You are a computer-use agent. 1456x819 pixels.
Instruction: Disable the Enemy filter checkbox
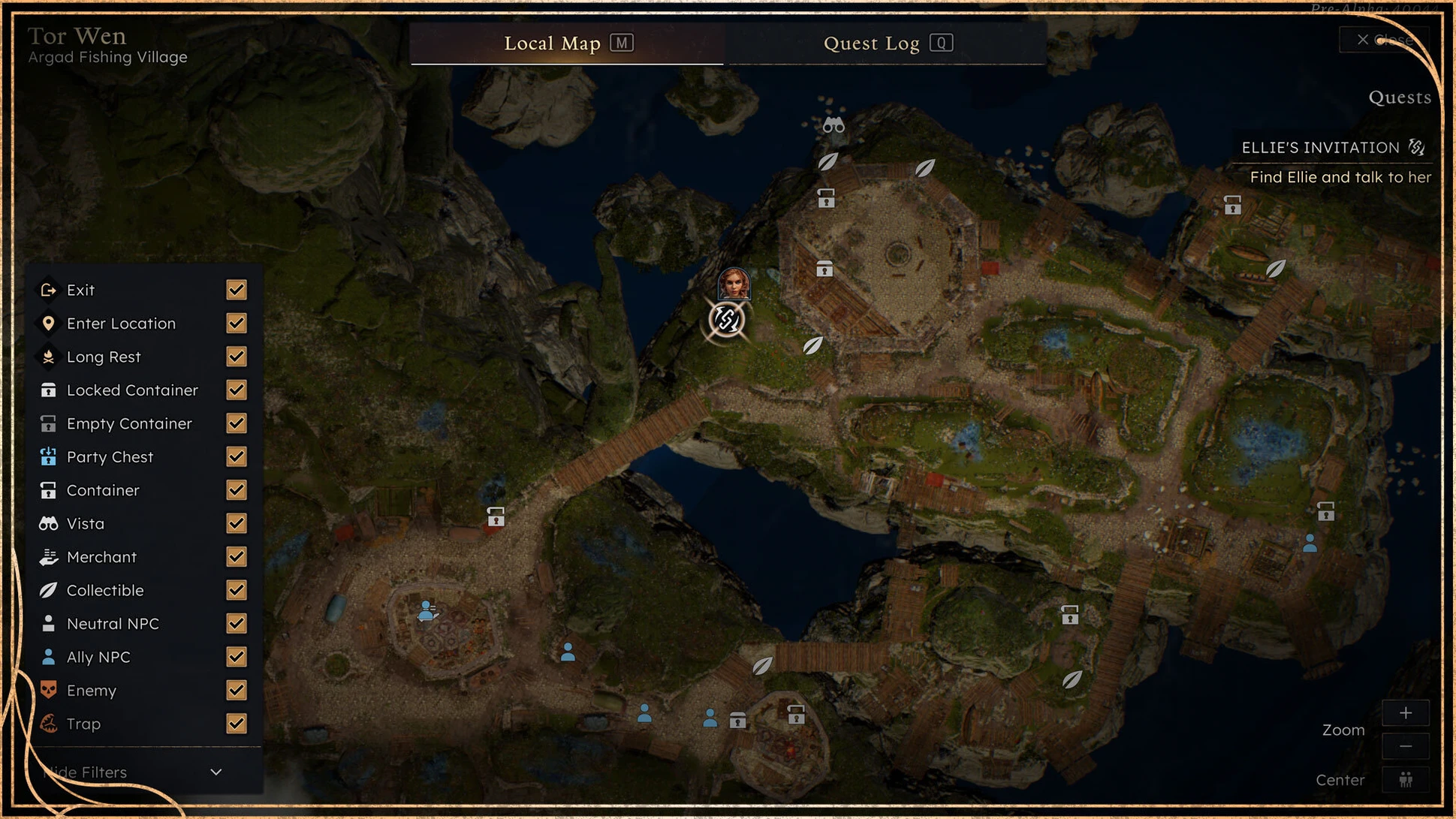coord(237,691)
